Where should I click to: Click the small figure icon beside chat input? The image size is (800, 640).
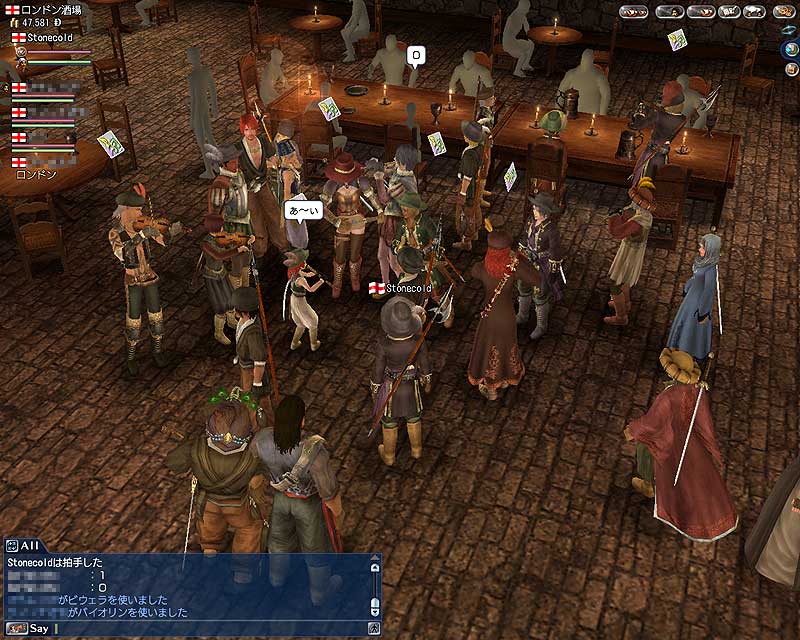click(374, 628)
